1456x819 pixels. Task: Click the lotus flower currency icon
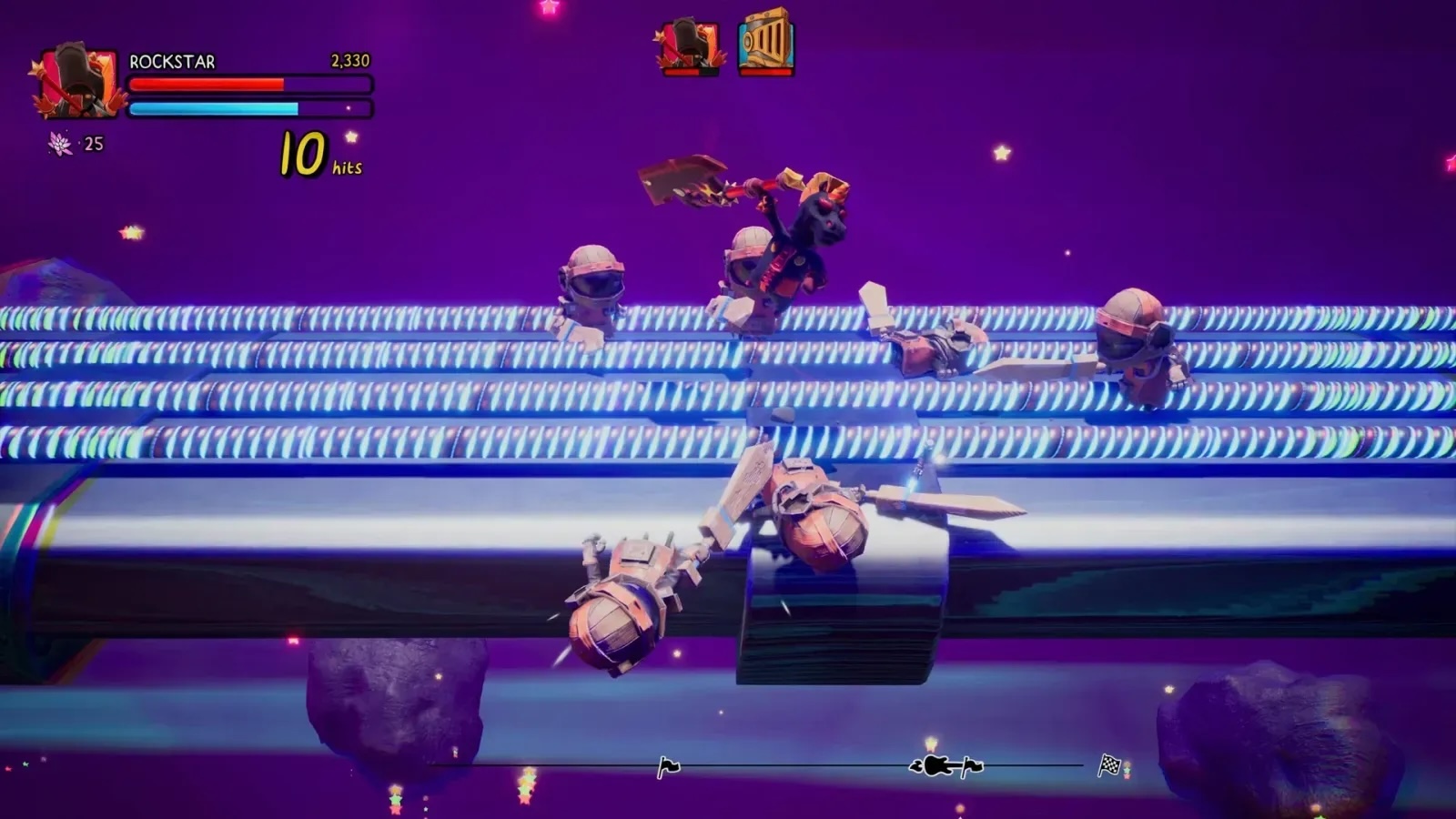pyautogui.click(x=58, y=143)
